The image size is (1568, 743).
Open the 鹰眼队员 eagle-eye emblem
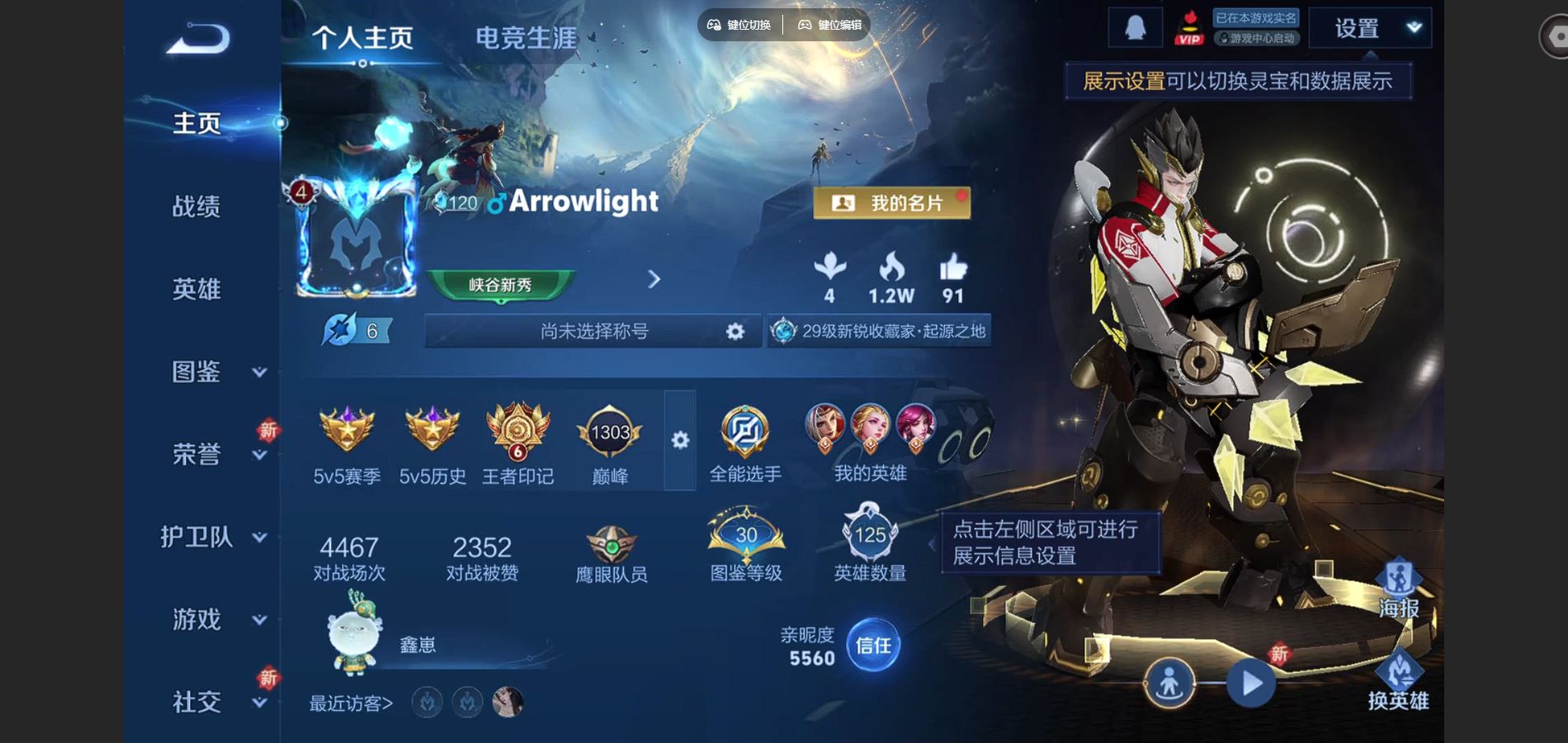[x=612, y=545]
